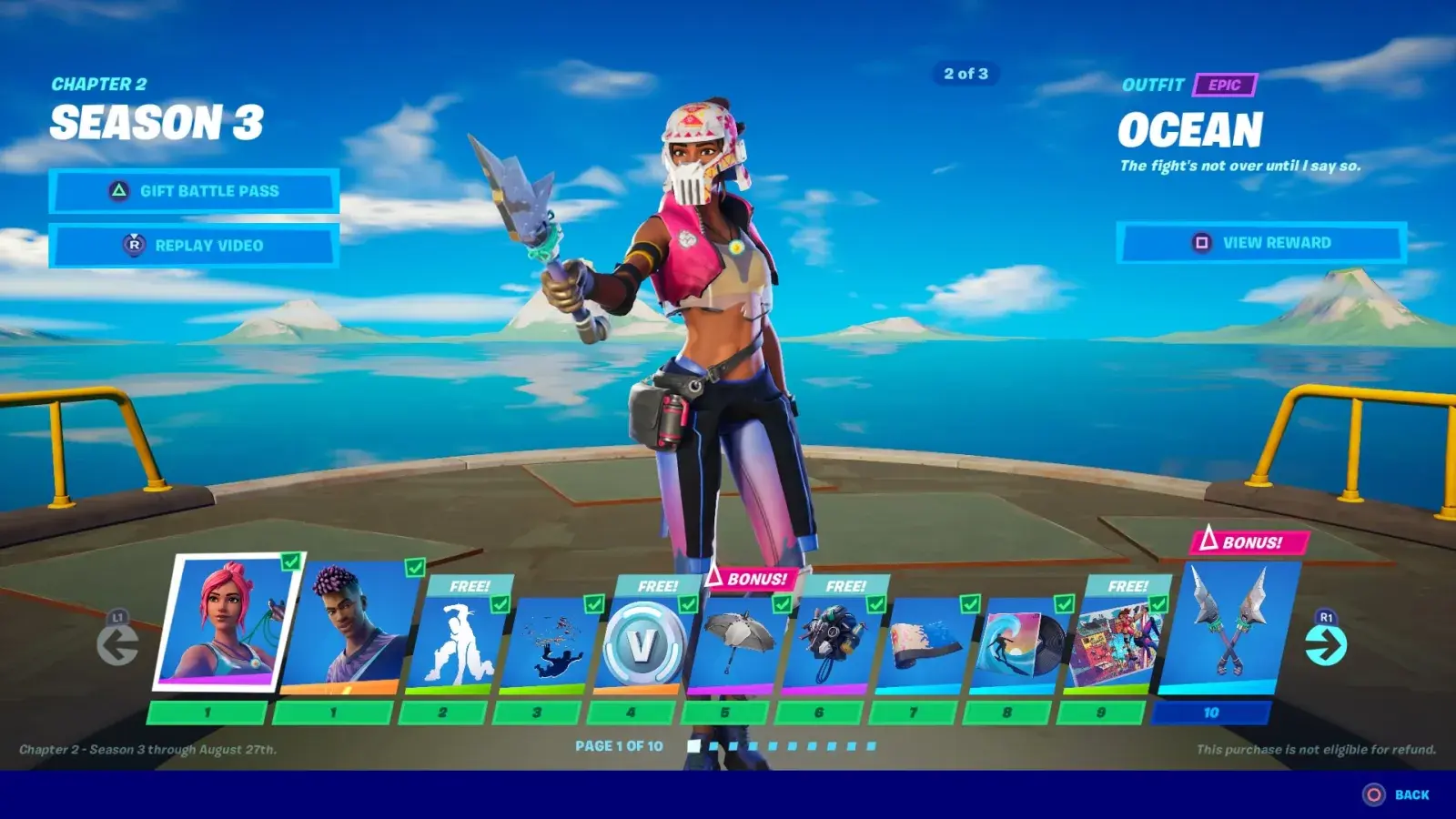Select the Replay Video button
The width and height of the screenshot is (1456, 819).
(x=194, y=246)
